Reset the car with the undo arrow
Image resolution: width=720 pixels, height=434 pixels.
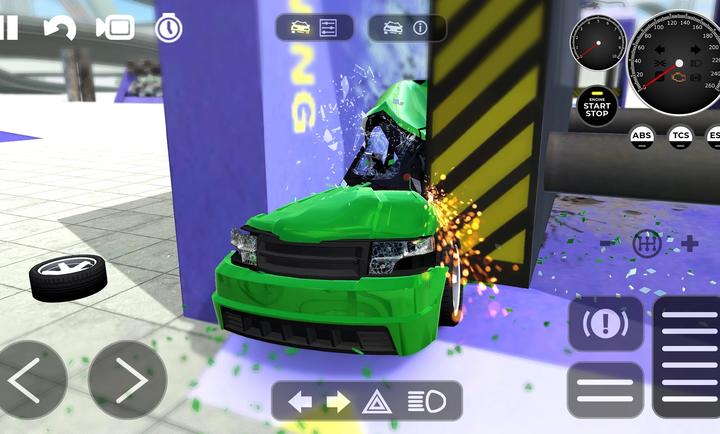60,28
